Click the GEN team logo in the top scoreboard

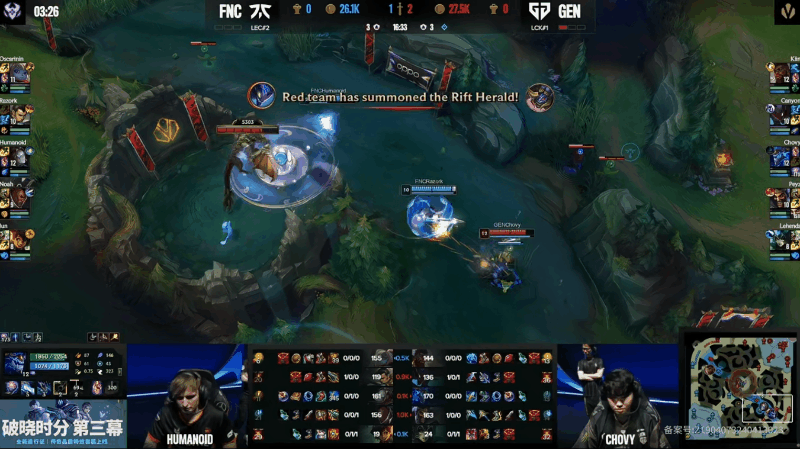click(x=541, y=11)
